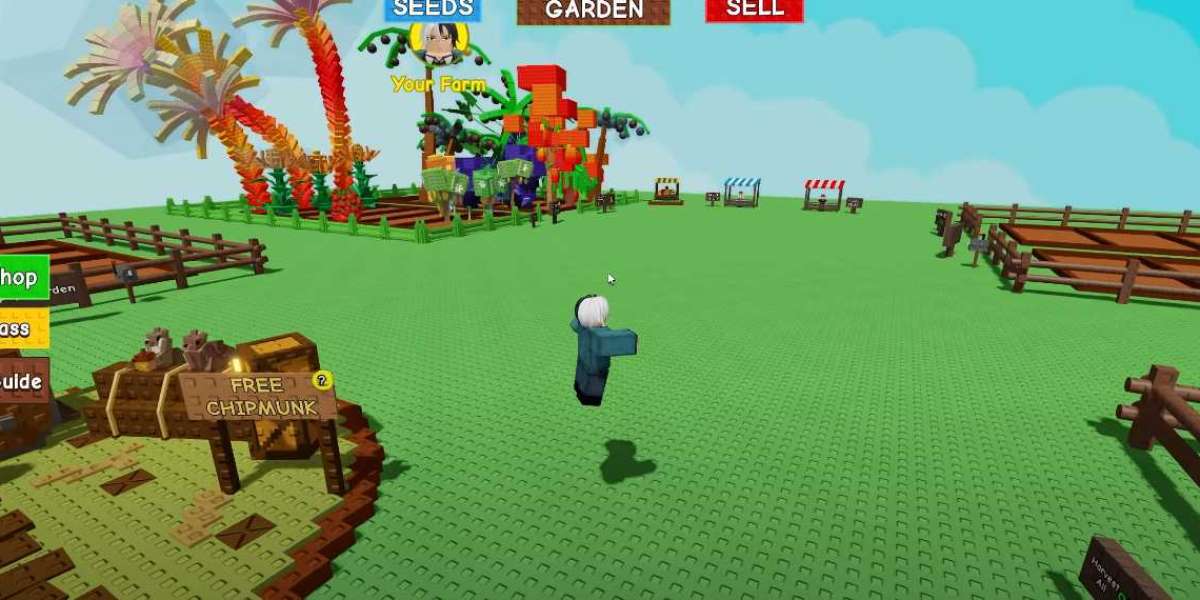The width and height of the screenshot is (1200, 600).
Task: Open the yellow Pass menu
Action: pos(18,328)
